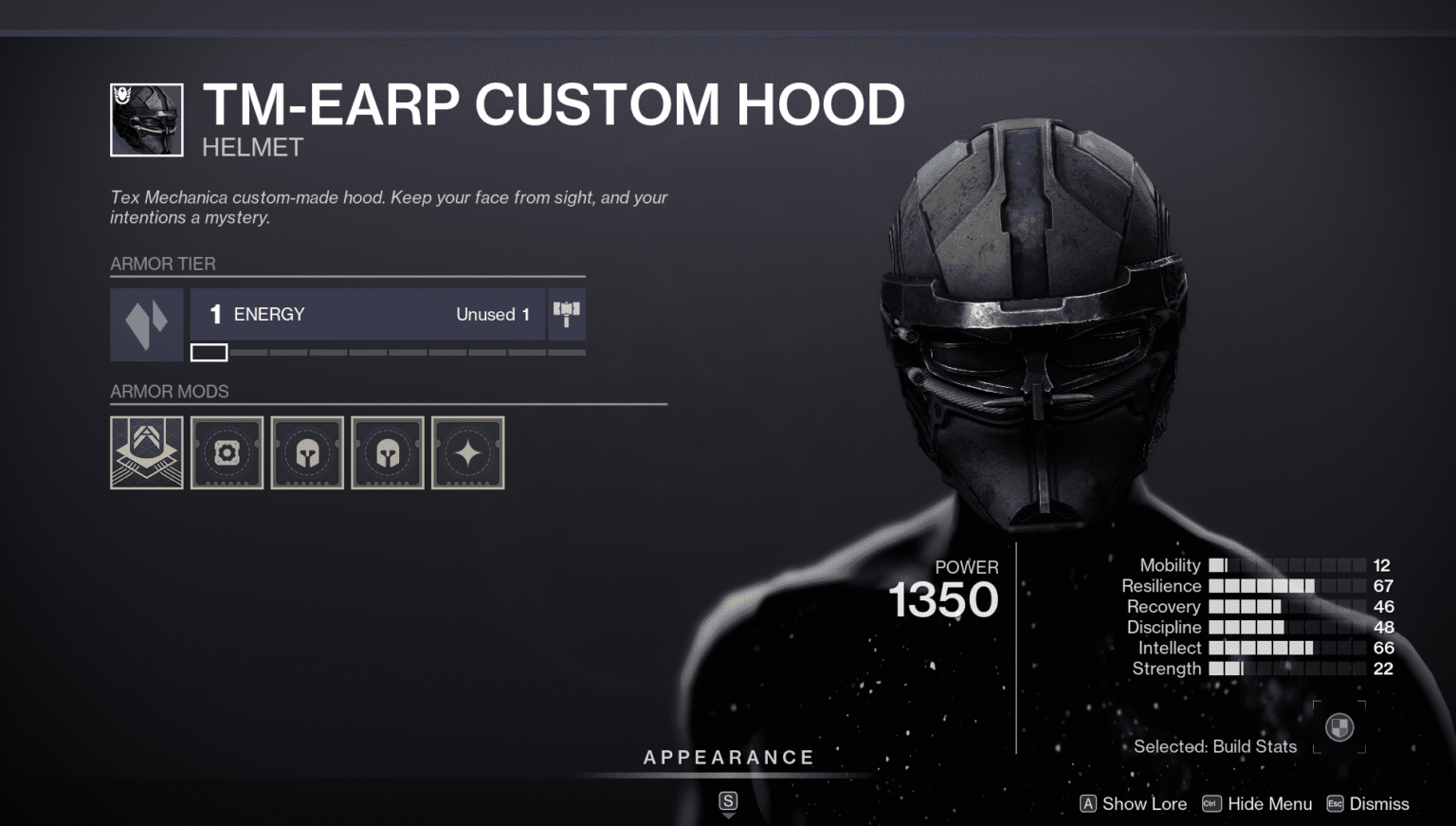This screenshot has height=826, width=1456.
Task: Open the gear-shaped general armor mod slot
Action: (x=227, y=453)
